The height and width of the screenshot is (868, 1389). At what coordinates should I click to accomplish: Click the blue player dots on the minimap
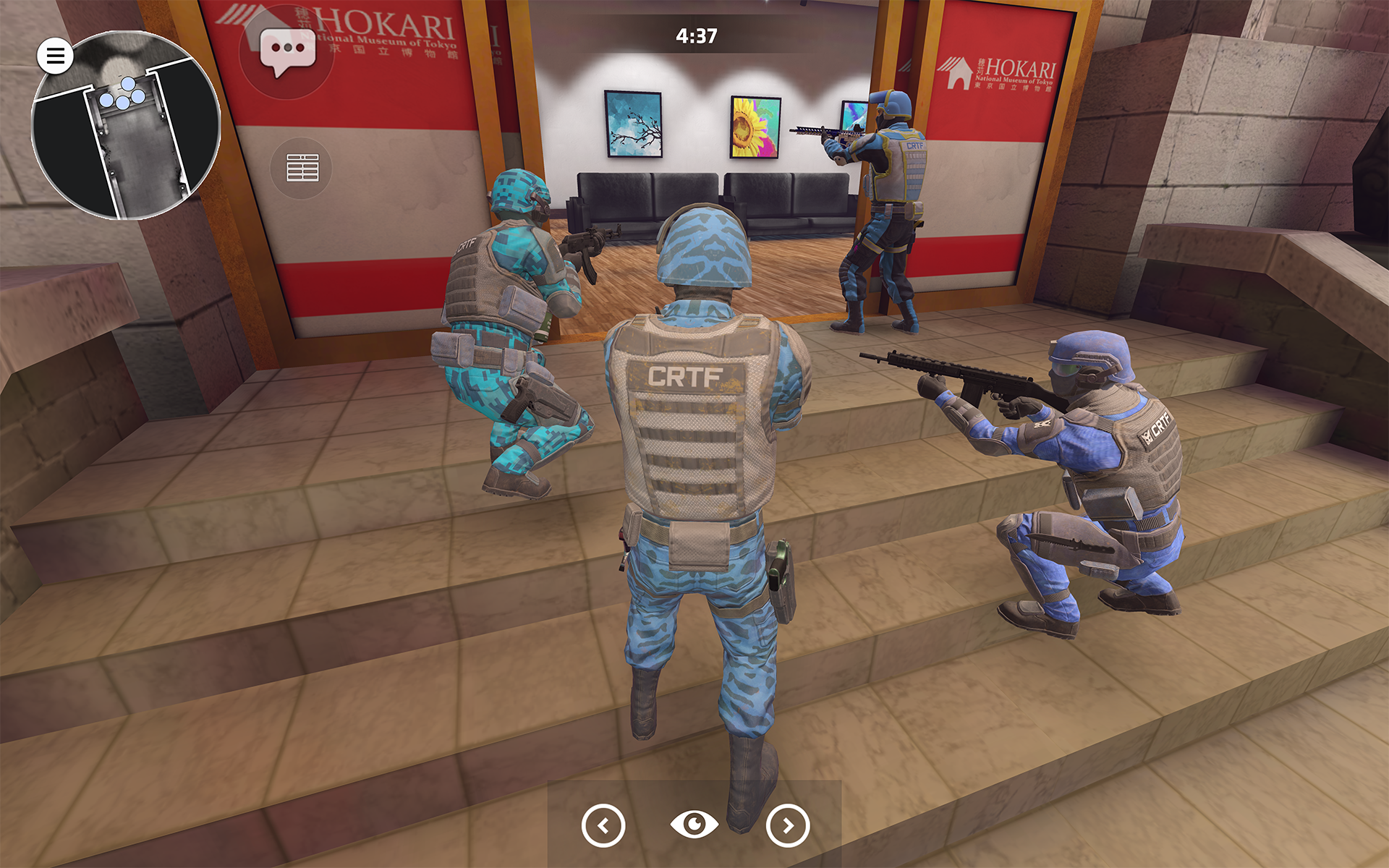[x=122, y=92]
